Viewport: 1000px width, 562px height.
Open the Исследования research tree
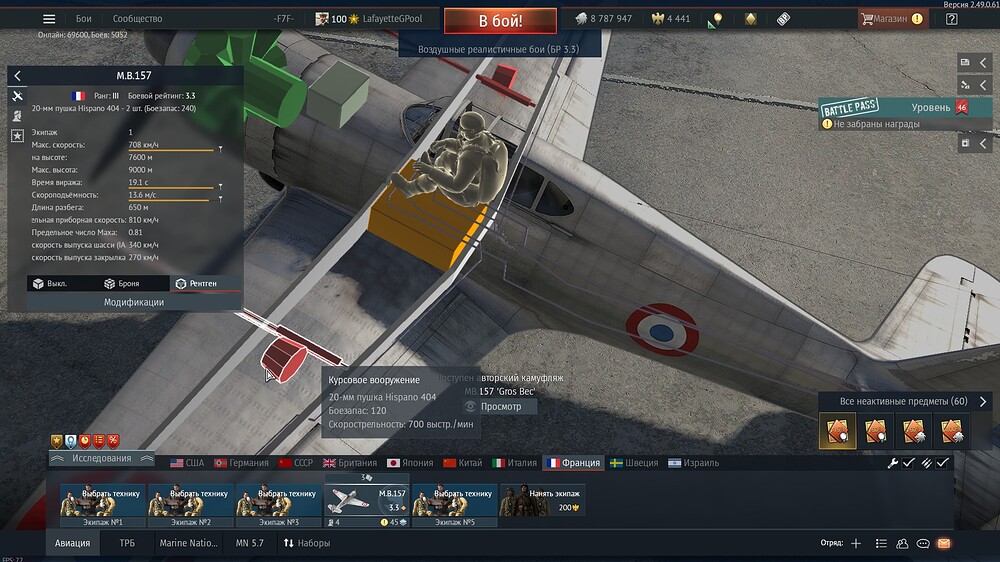(102, 459)
